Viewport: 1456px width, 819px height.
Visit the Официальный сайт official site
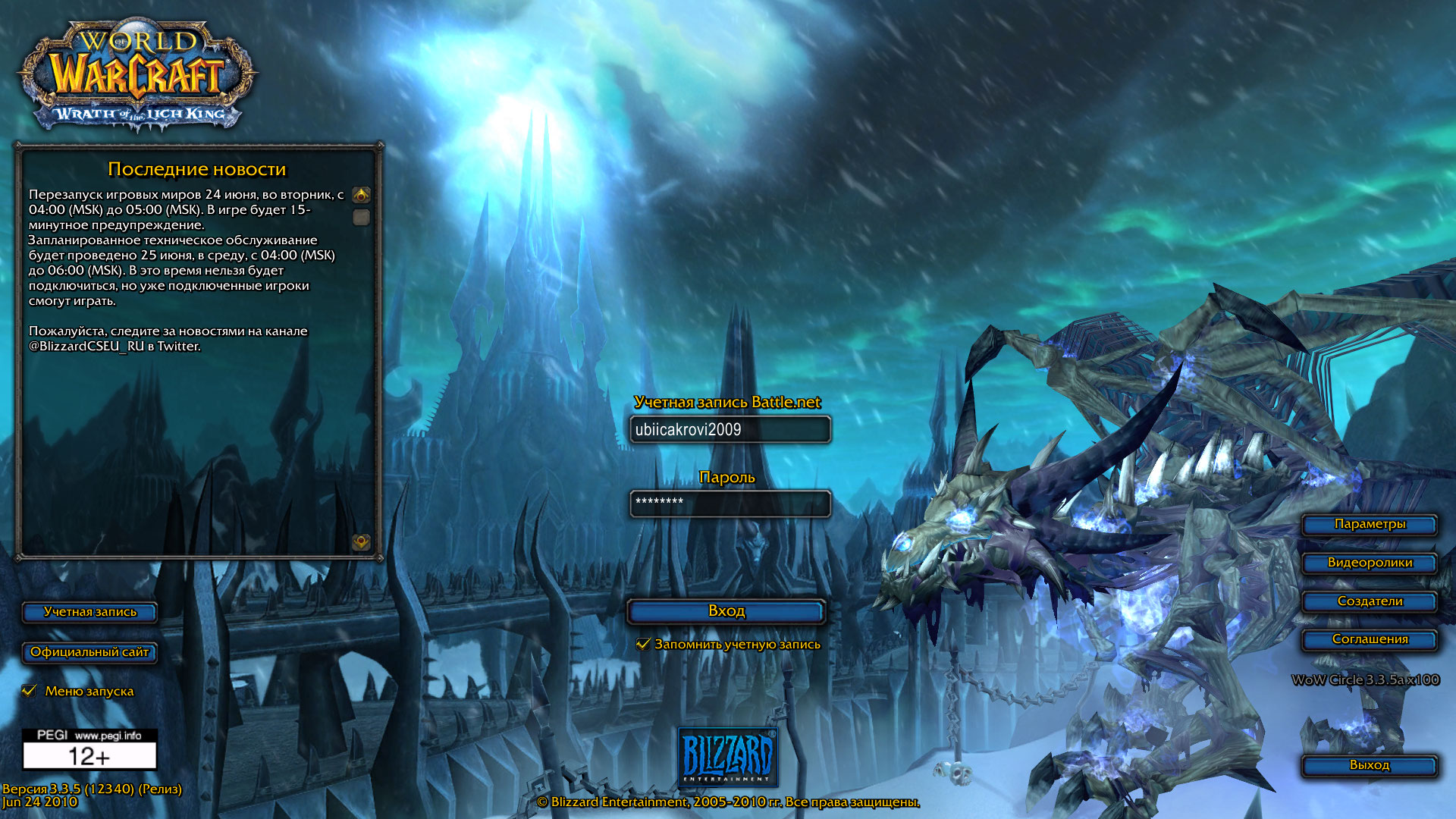(89, 652)
